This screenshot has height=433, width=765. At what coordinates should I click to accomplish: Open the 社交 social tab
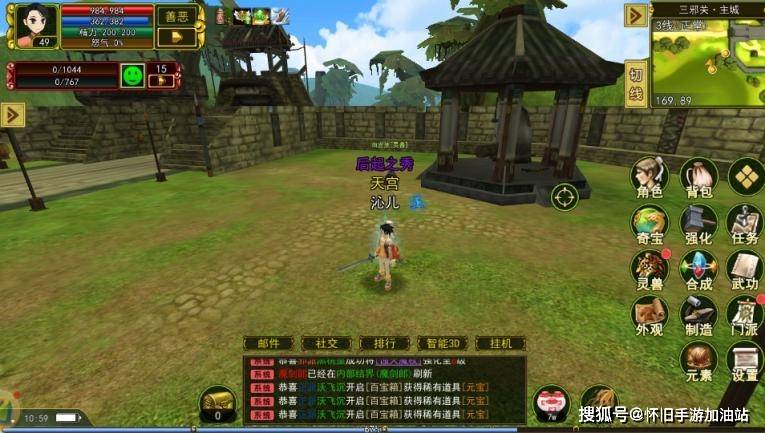[326, 343]
